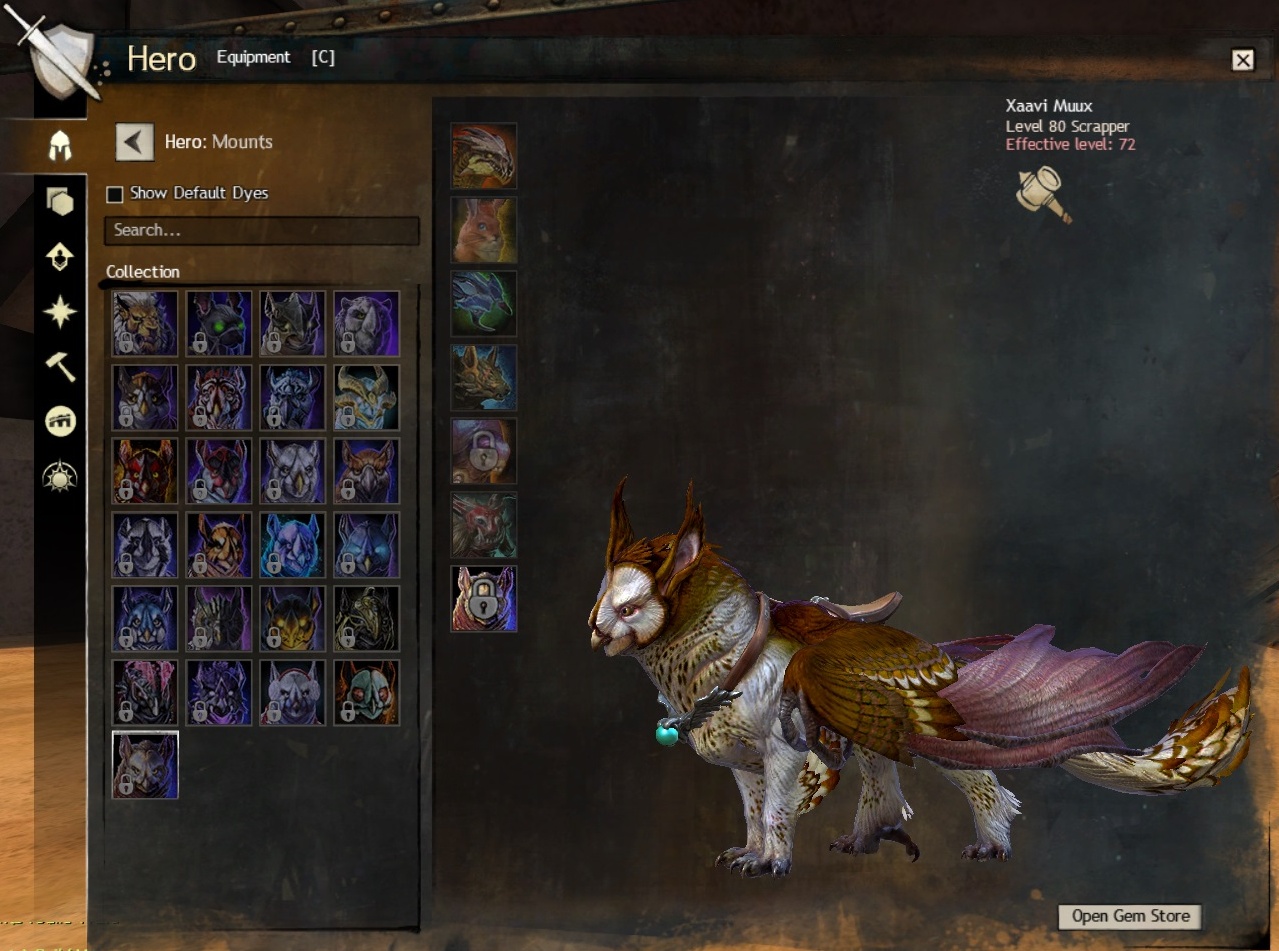Screen dimensions: 1279x951
Task: Pick the gold-horned white armored griffon skin
Action: [x=367, y=398]
